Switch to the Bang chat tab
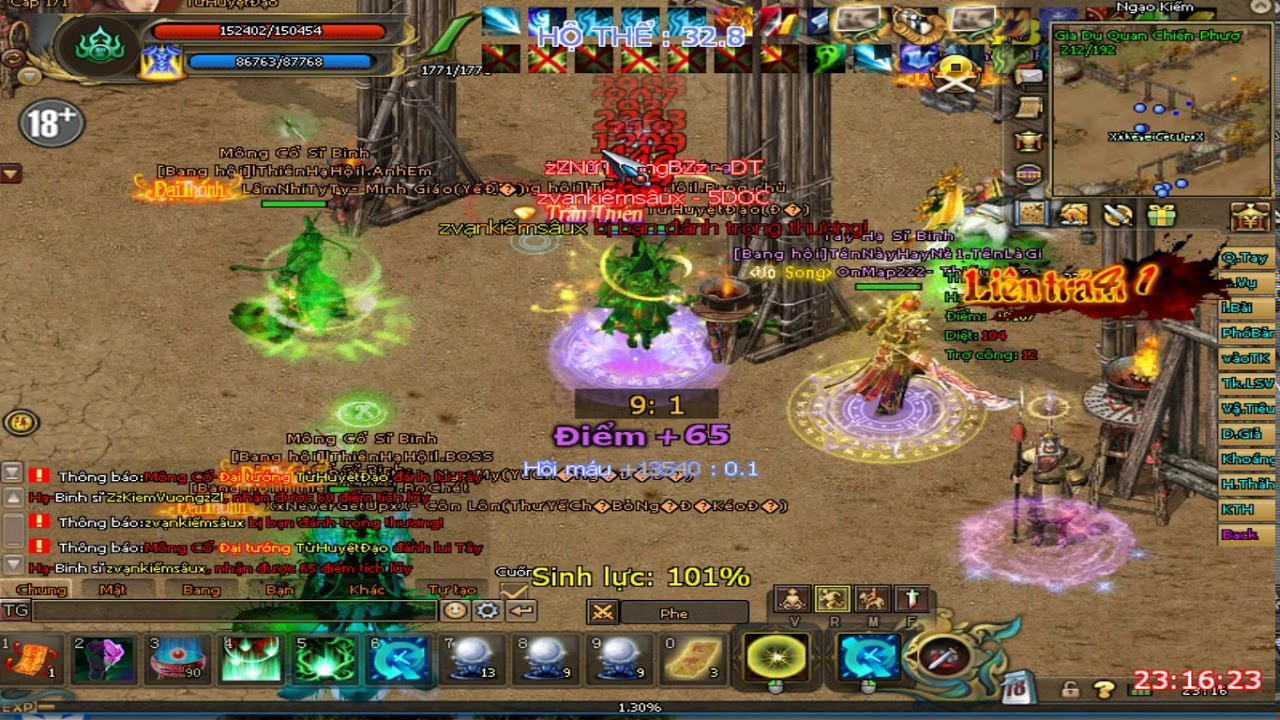 [x=202, y=589]
